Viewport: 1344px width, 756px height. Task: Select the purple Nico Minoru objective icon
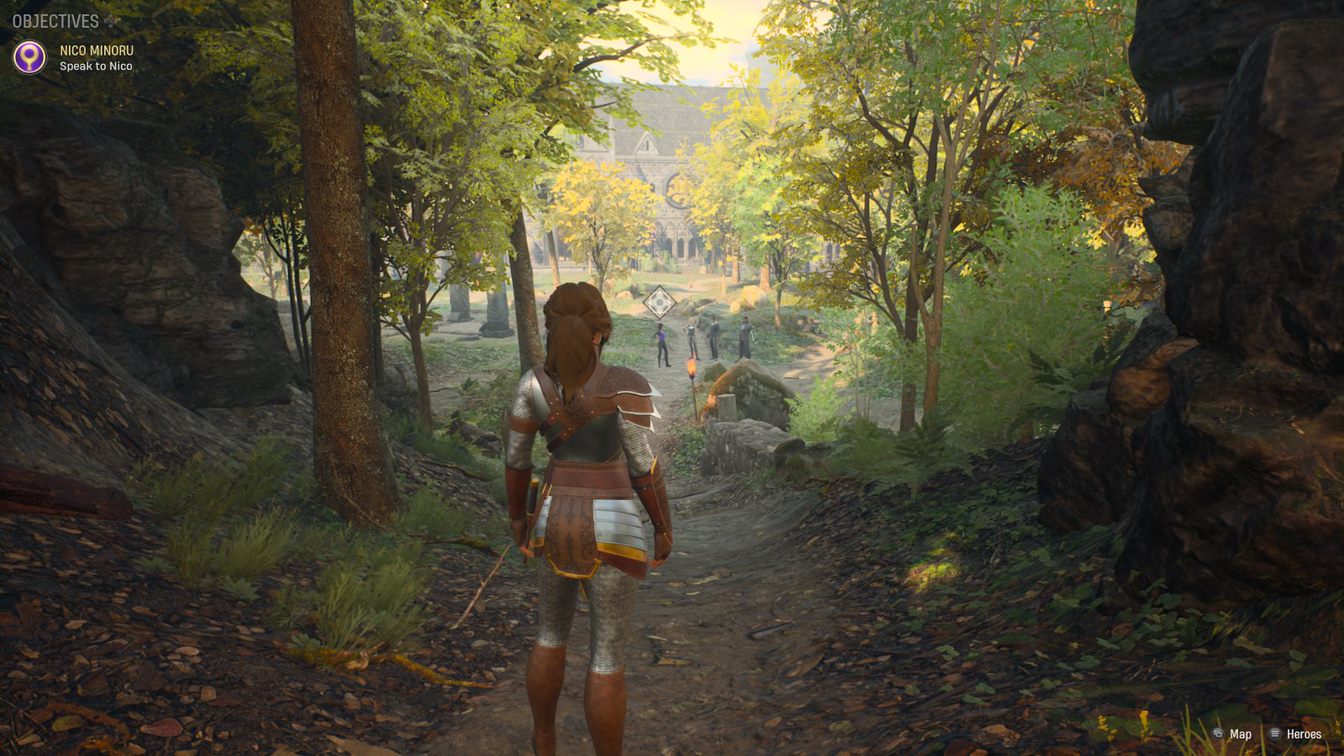click(29, 57)
